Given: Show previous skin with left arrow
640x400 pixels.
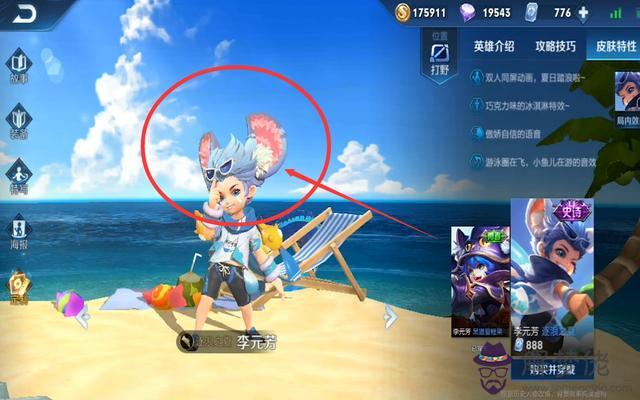Looking at the screenshot, I should pyautogui.click(x=85, y=316).
